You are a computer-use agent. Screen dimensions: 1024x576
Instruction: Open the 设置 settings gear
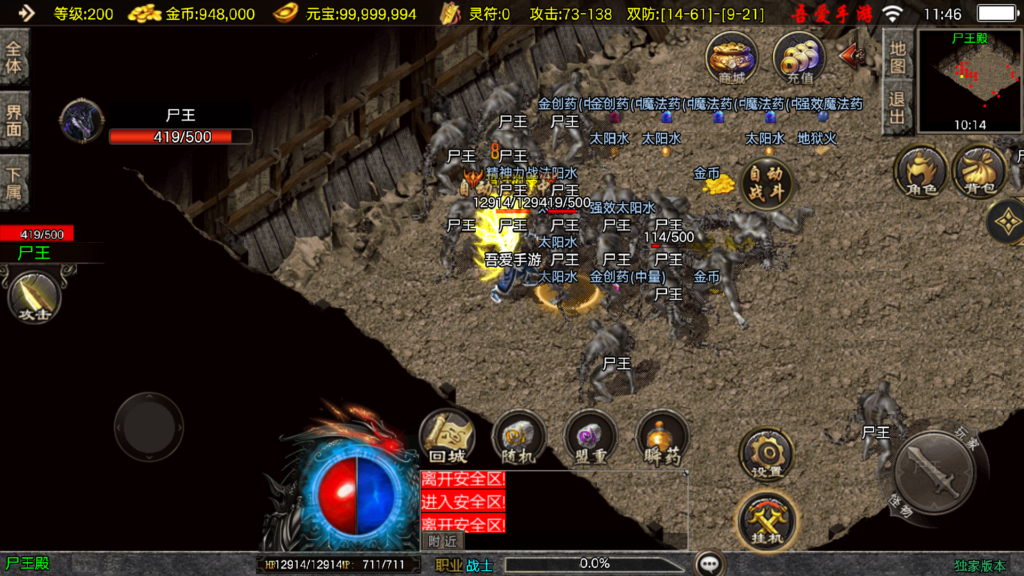766,455
